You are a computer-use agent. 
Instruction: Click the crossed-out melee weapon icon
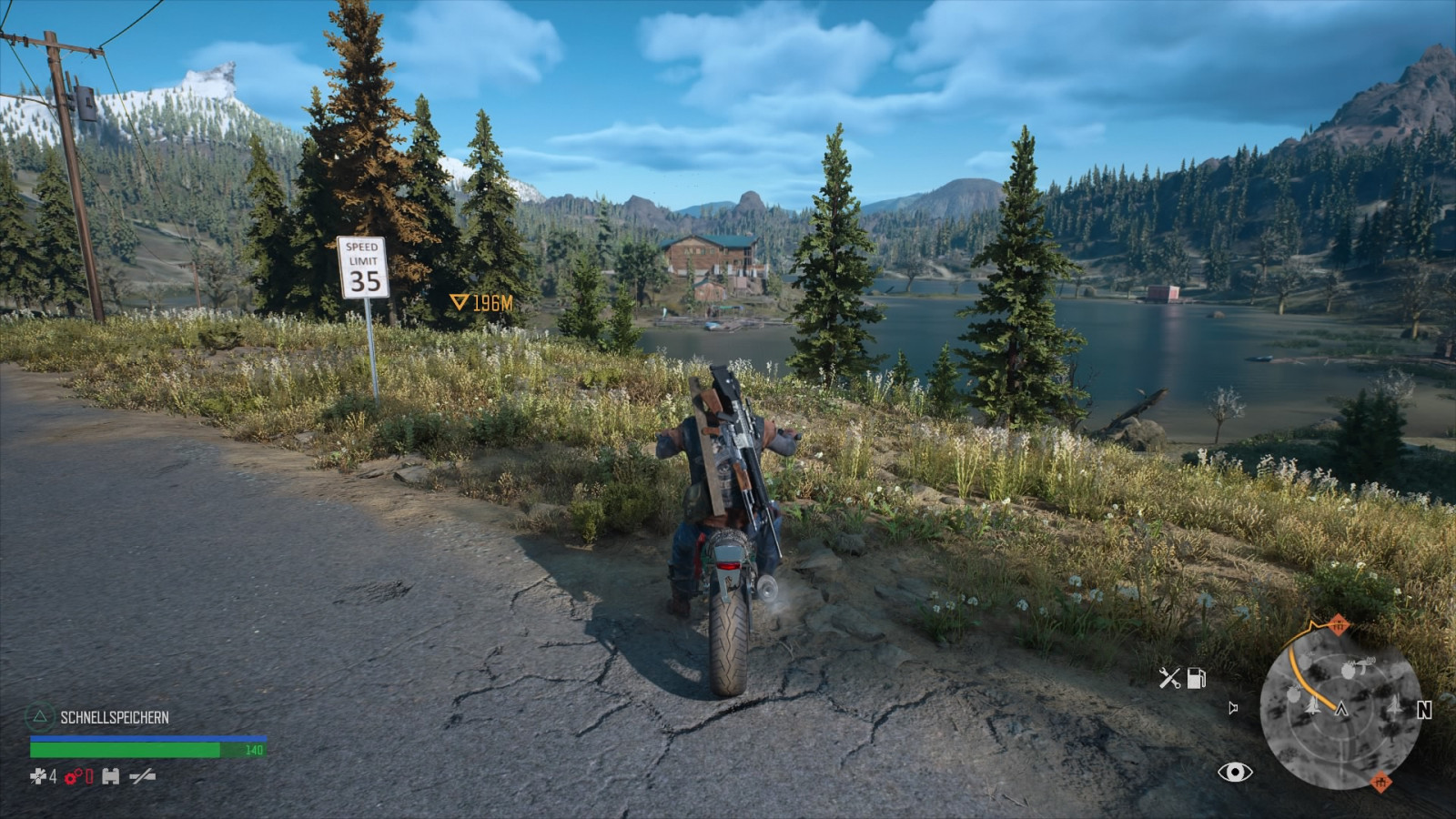point(142,776)
